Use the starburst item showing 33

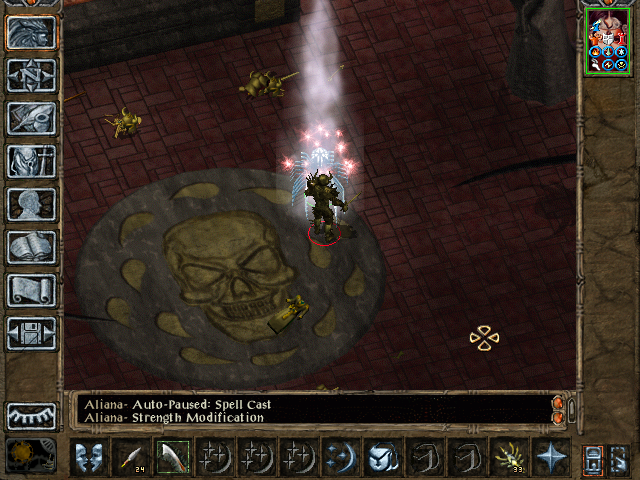[x=508, y=457]
